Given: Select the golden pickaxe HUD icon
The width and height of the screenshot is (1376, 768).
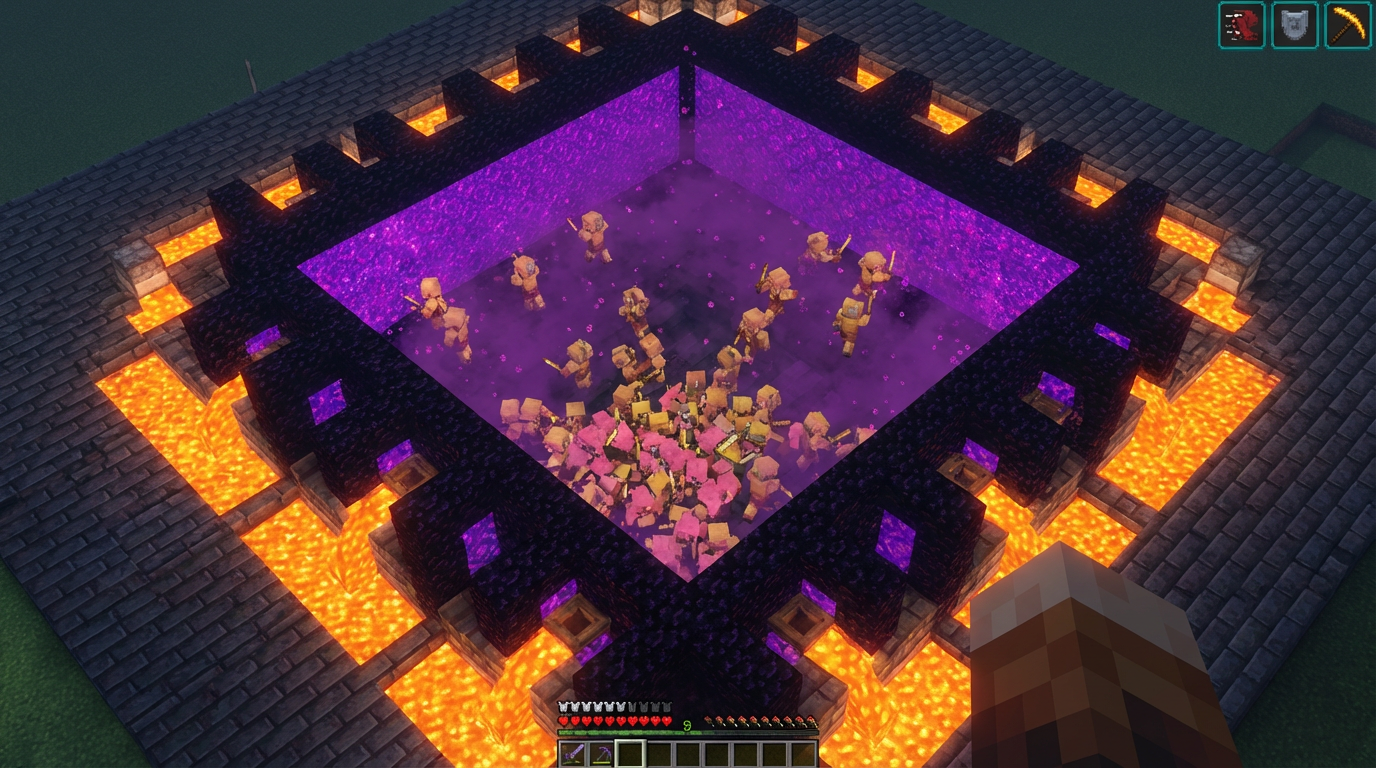Looking at the screenshot, I should click(1348, 26).
